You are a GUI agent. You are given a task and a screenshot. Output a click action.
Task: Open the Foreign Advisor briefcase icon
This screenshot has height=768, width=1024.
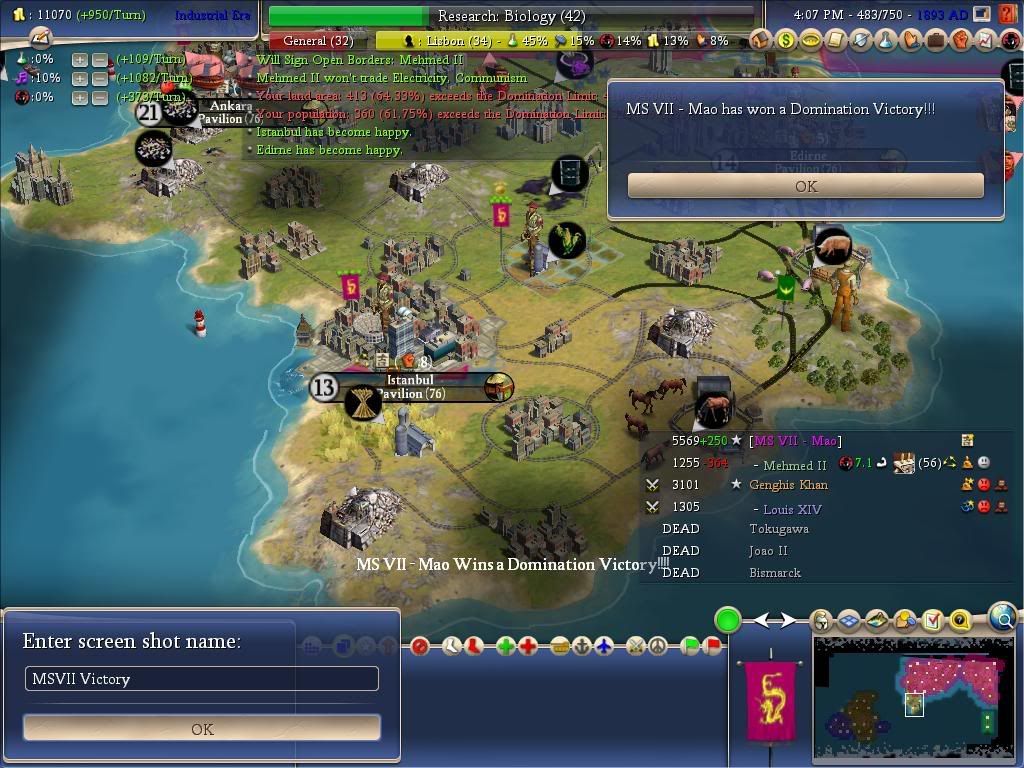[x=935, y=41]
